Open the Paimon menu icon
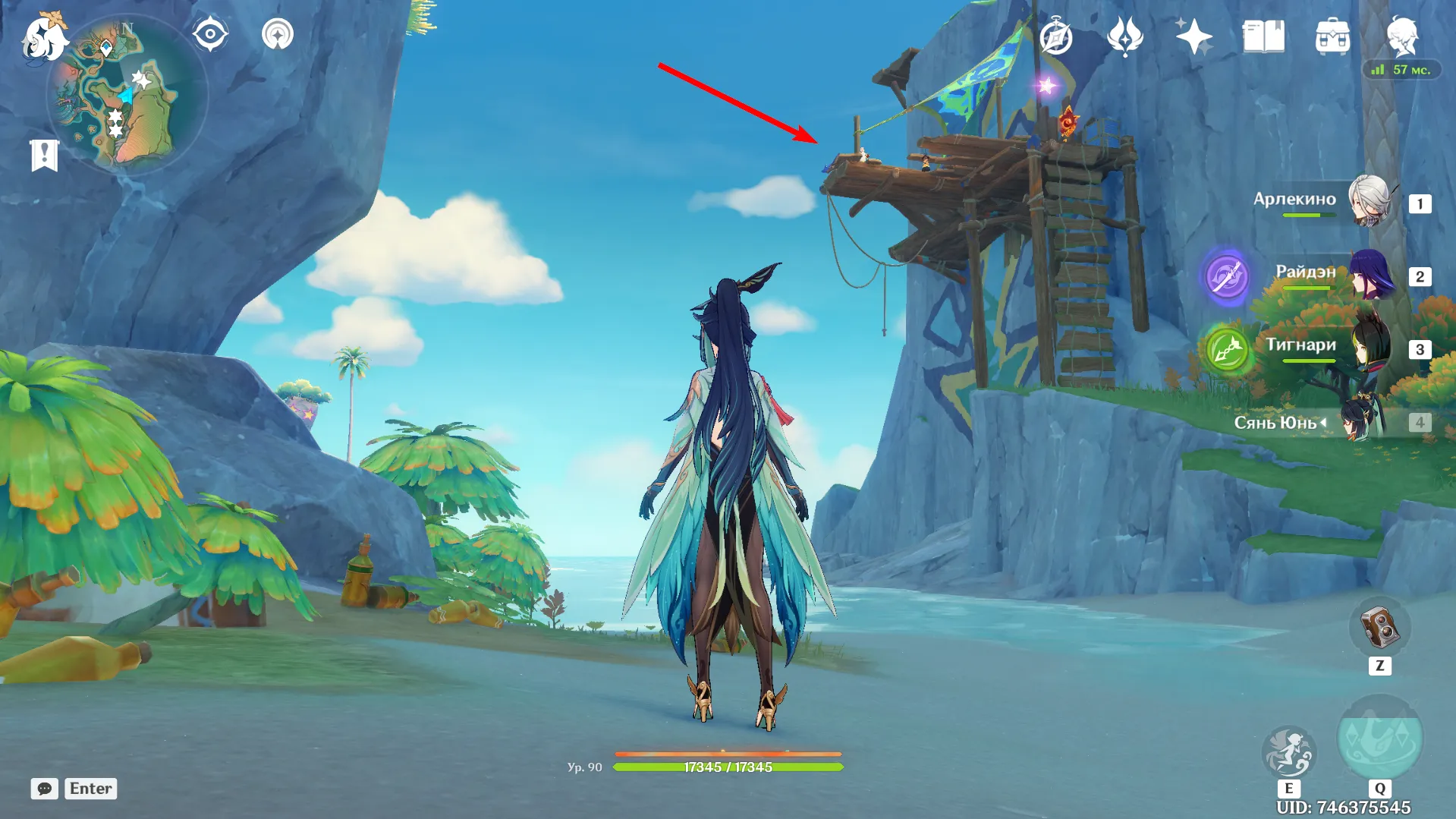Screen dimensions: 1456x819 44,36
